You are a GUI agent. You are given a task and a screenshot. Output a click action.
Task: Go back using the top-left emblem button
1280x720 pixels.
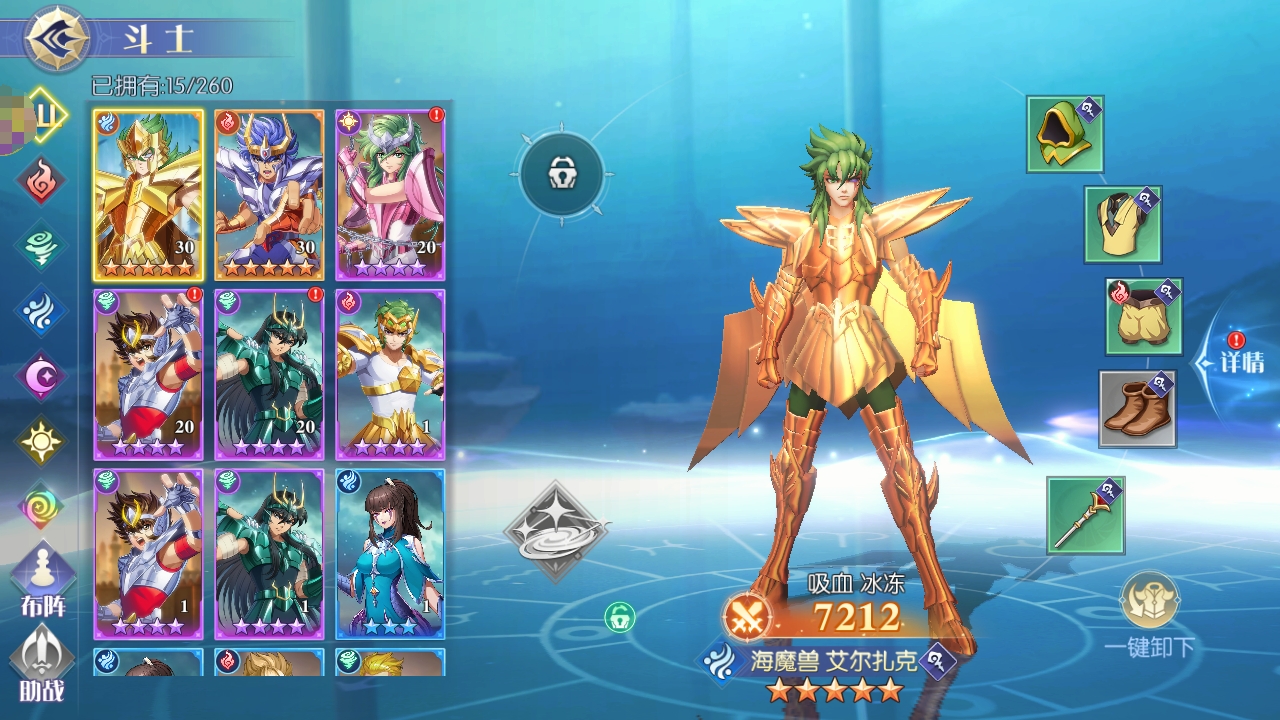click(x=57, y=38)
